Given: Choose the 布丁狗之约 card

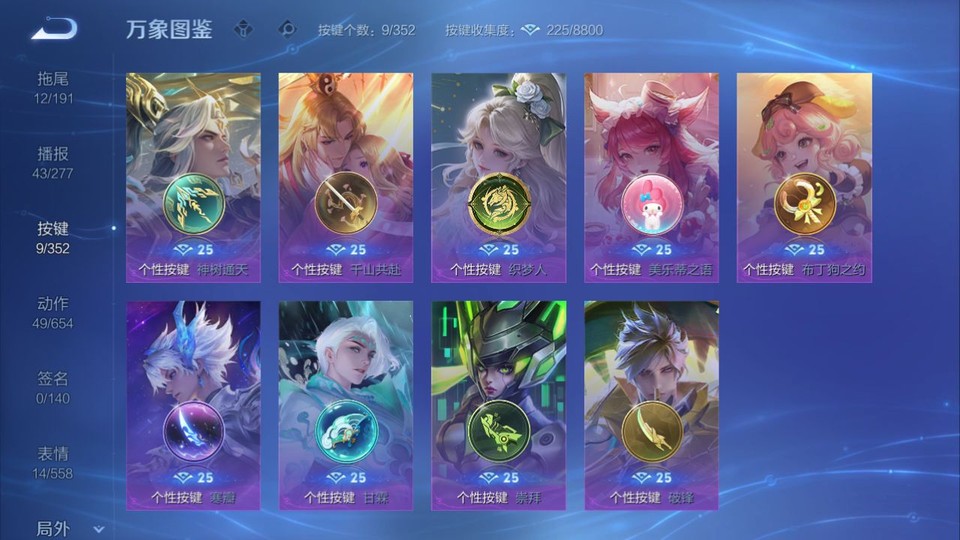Looking at the screenshot, I should pyautogui.click(x=804, y=177).
